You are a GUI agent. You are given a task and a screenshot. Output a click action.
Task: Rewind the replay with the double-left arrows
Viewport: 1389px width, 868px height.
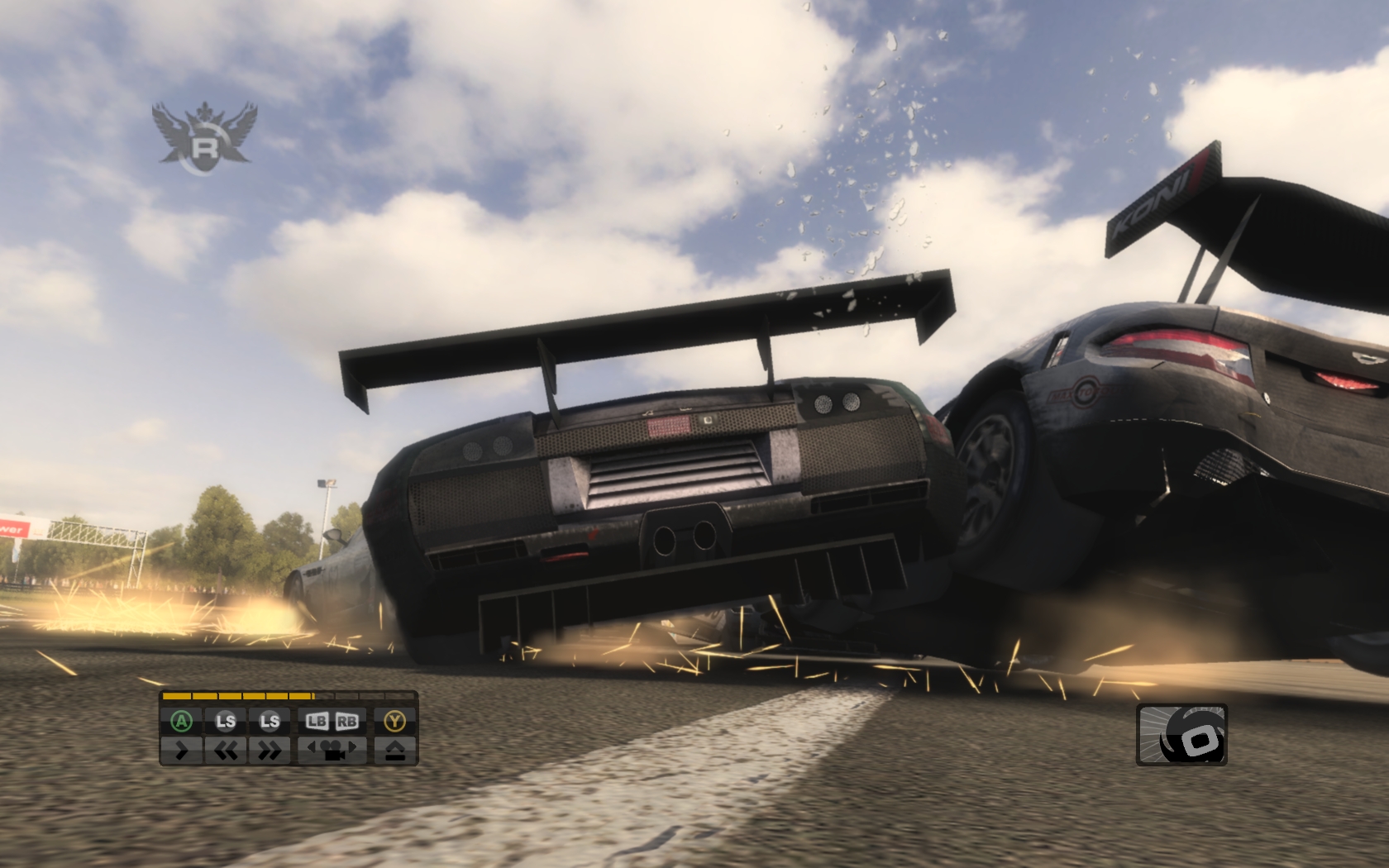[x=226, y=751]
